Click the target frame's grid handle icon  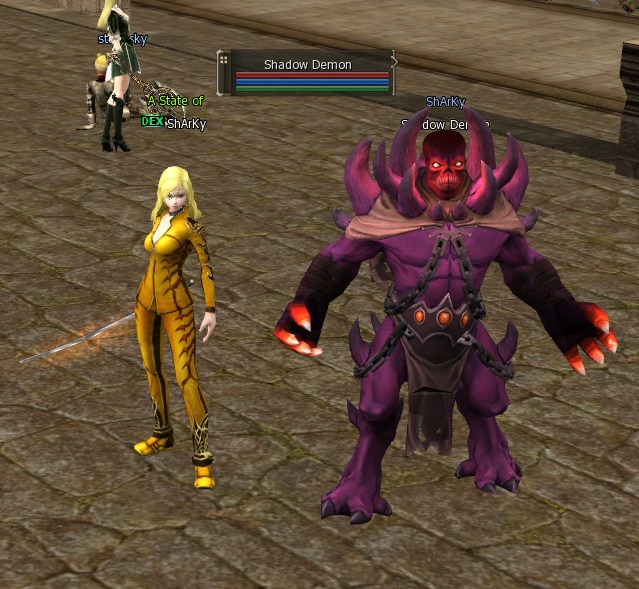pyautogui.click(x=223, y=61)
